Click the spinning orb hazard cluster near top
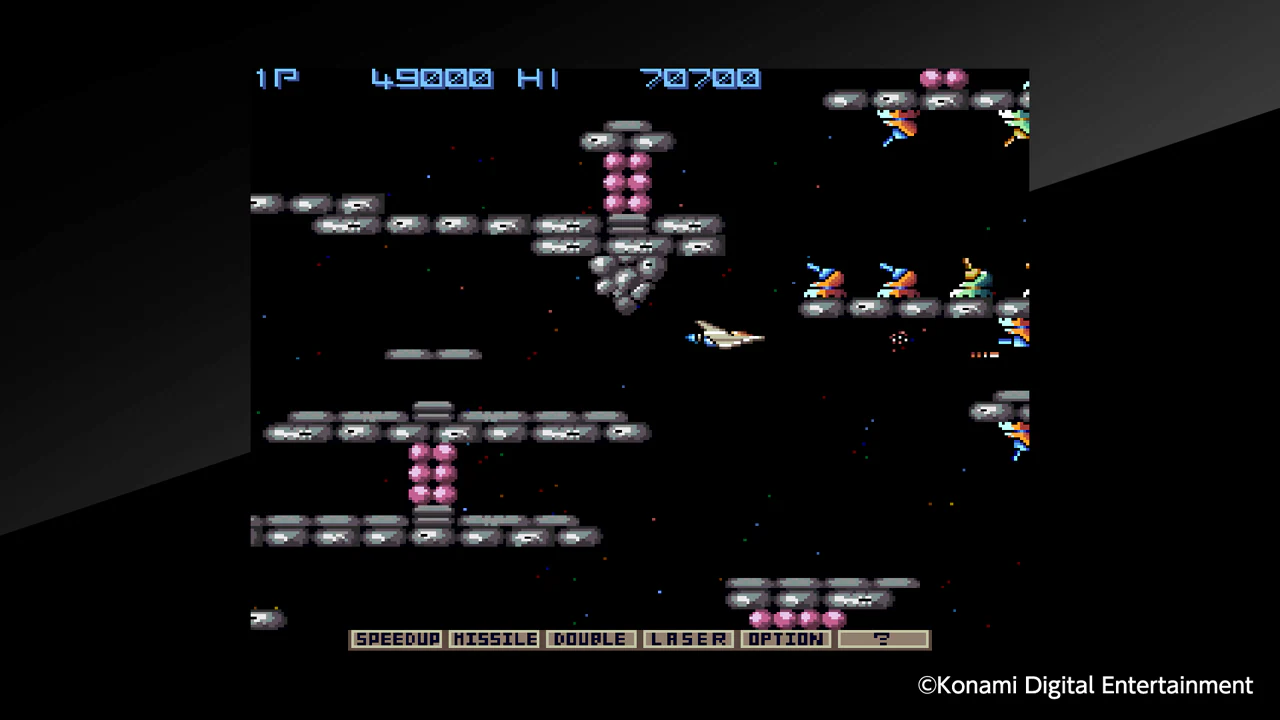Image resolution: width=1280 pixels, height=720 pixels. [x=943, y=78]
